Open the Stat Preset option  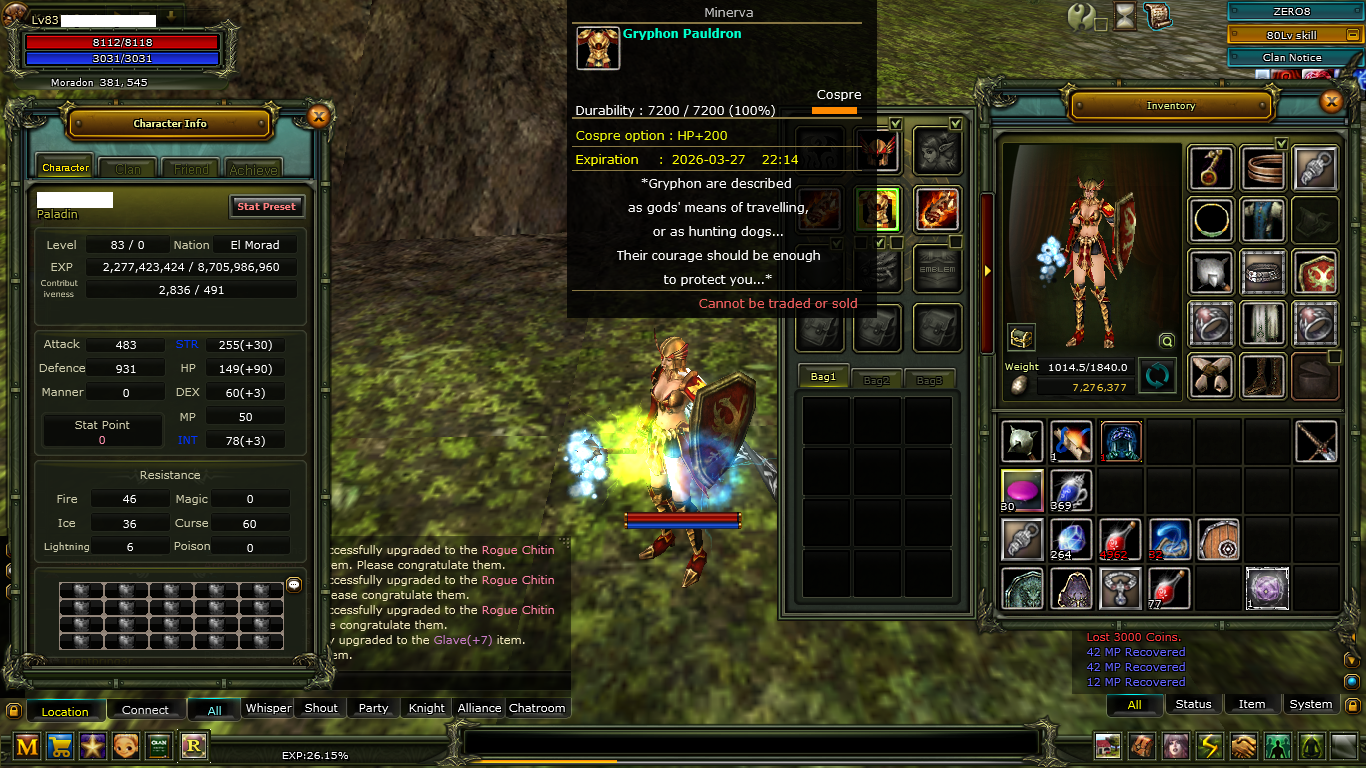(266, 206)
